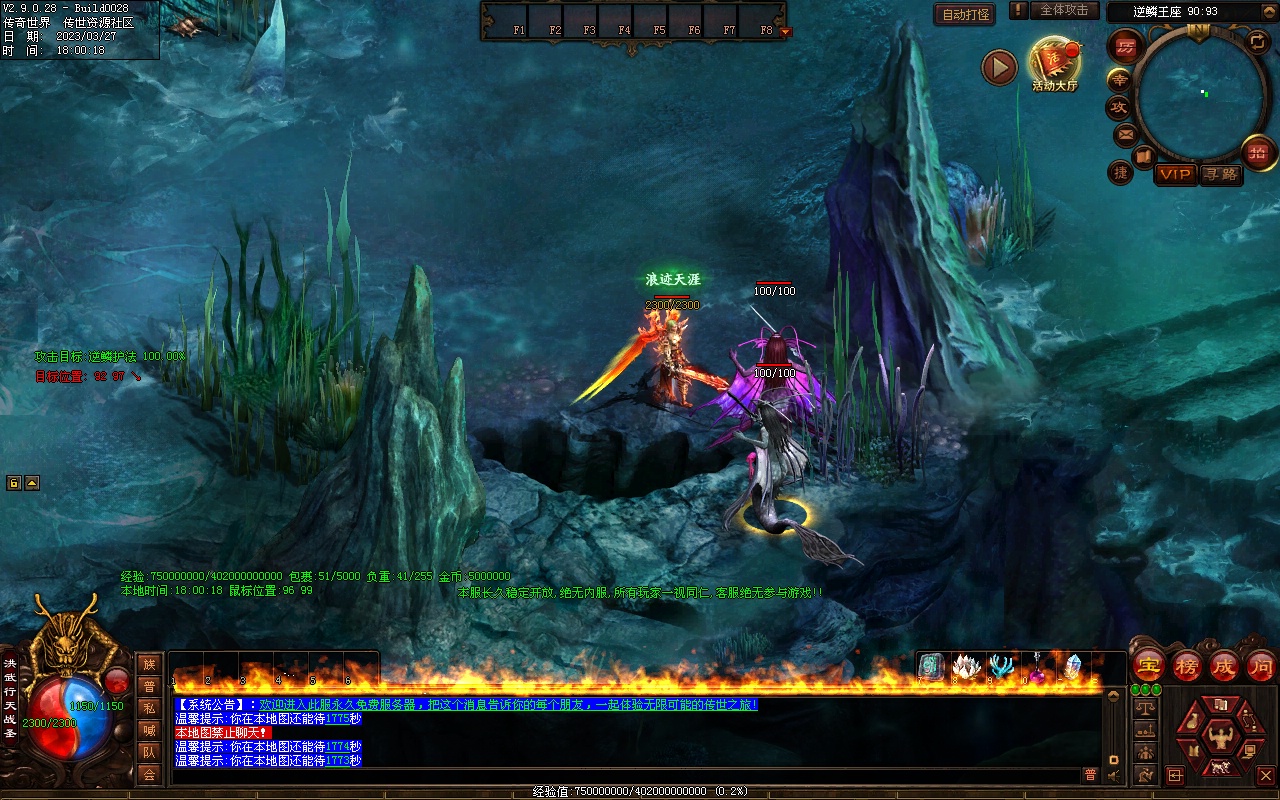Select the white lotus item slot
Image resolution: width=1280 pixels, height=800 pixels.
[x=964, y=667]
